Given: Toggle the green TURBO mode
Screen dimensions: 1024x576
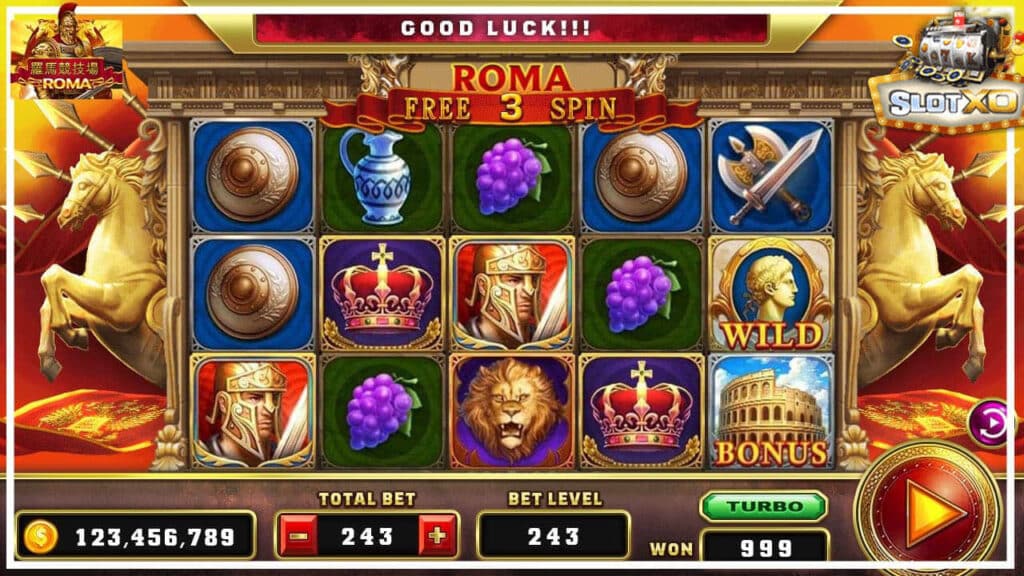Looking at the screenshot, I should pyautogui.click(x=764, y=506).
